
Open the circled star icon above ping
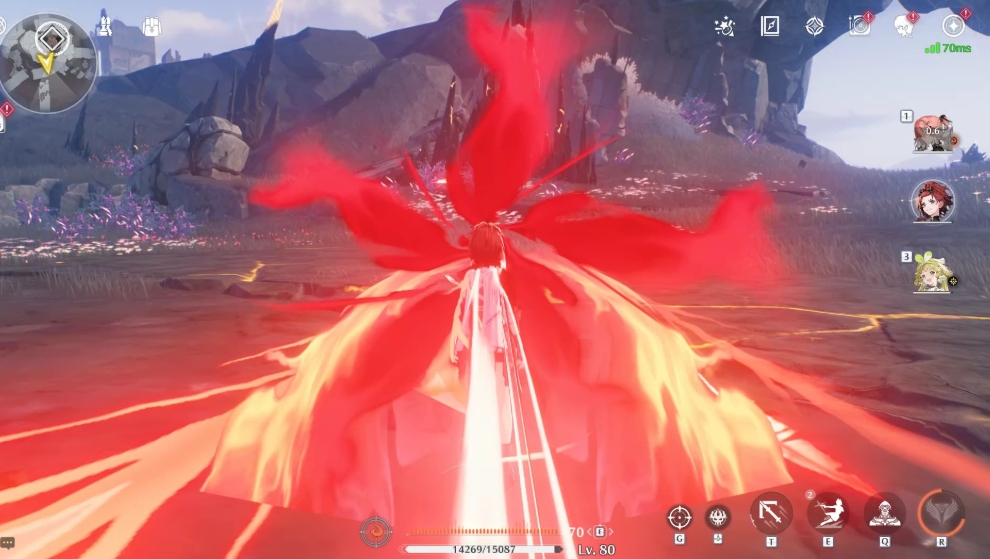tap(953, 26)
